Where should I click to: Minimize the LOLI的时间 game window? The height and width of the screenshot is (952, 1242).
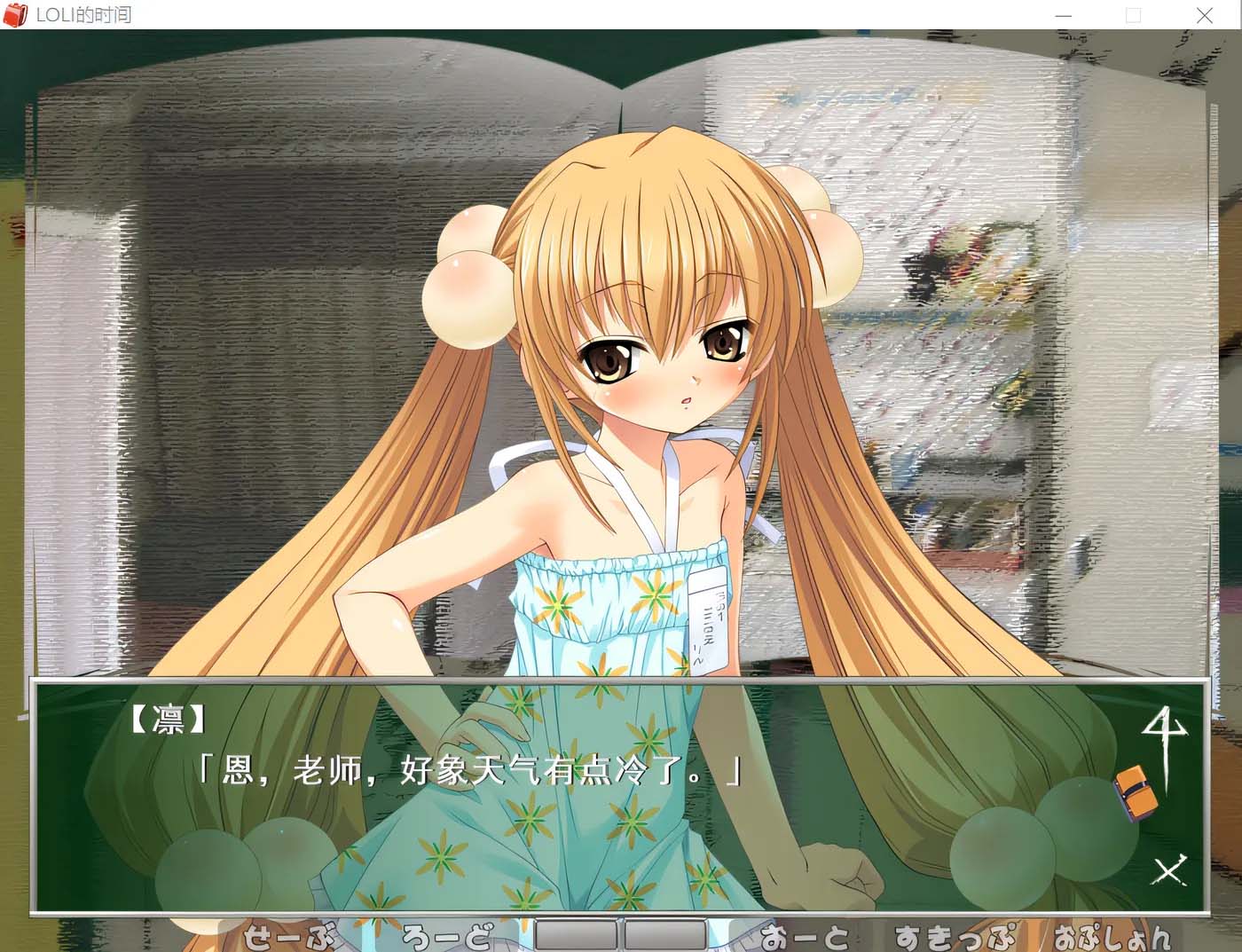pos(1062,15)
